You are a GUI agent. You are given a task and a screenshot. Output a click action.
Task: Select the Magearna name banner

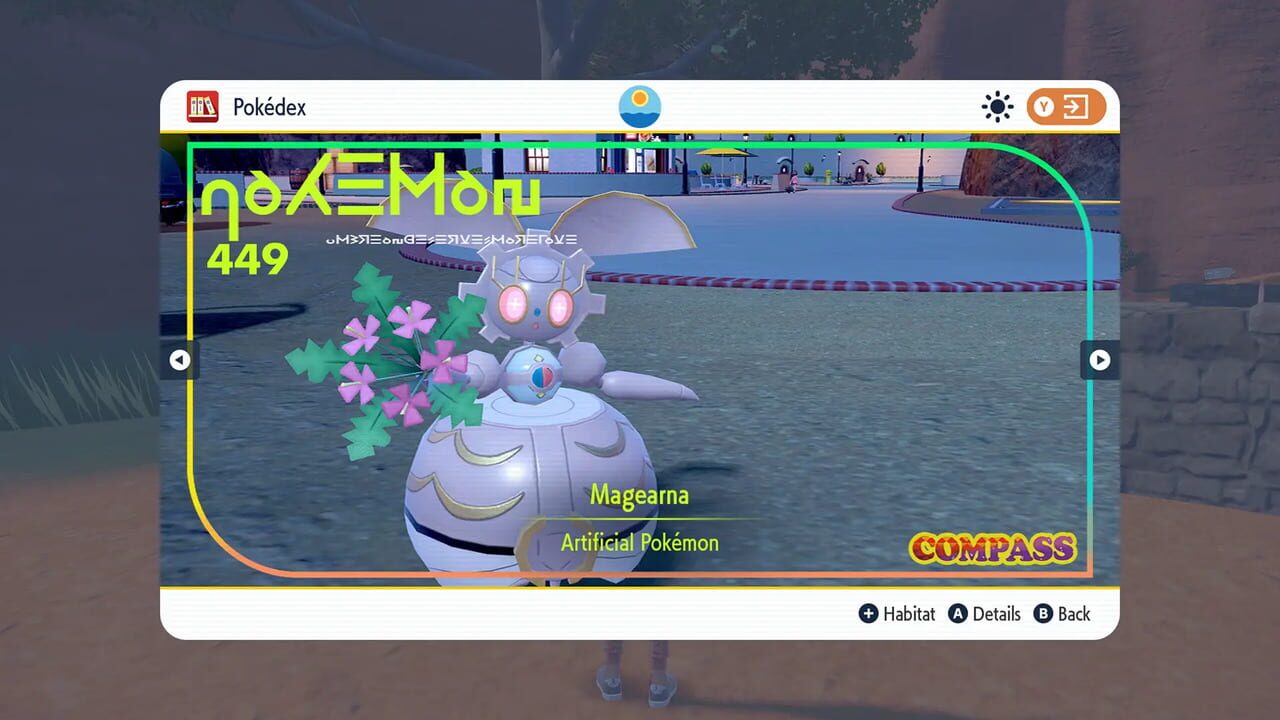coord(638,495)
